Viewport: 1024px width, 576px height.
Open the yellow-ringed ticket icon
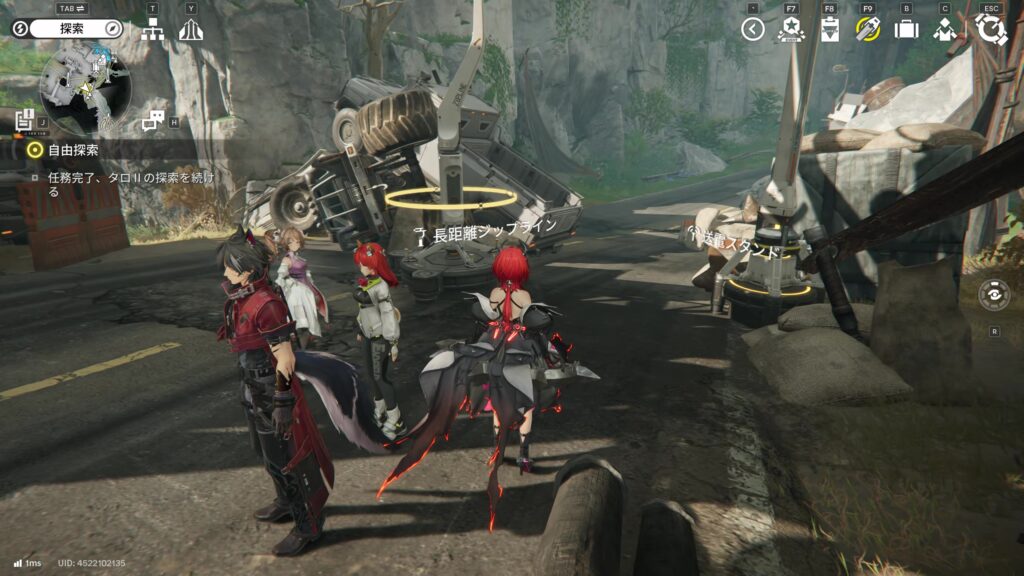(867, 29)
